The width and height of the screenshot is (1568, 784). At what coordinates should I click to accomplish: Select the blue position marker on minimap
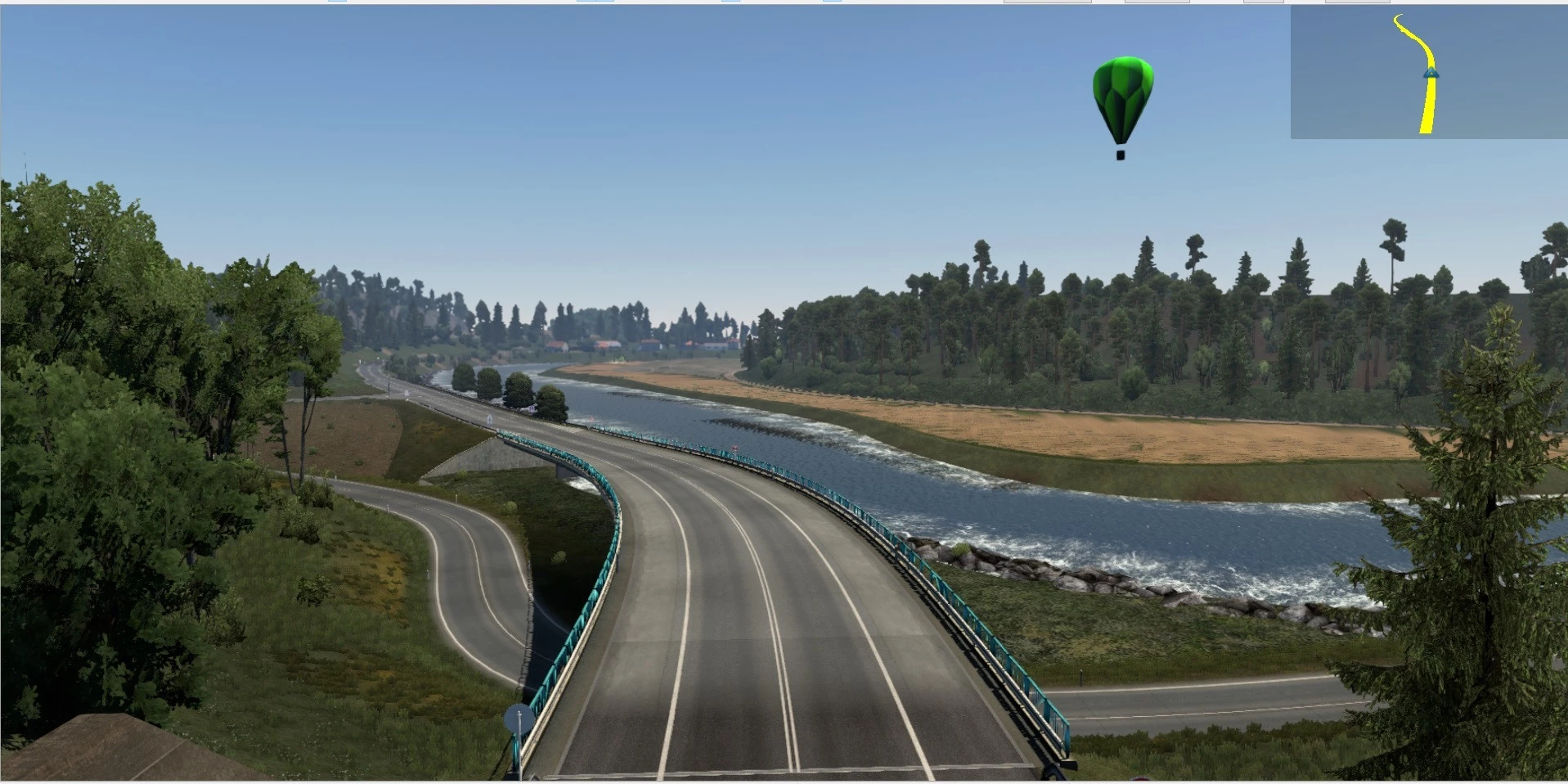1431,74
